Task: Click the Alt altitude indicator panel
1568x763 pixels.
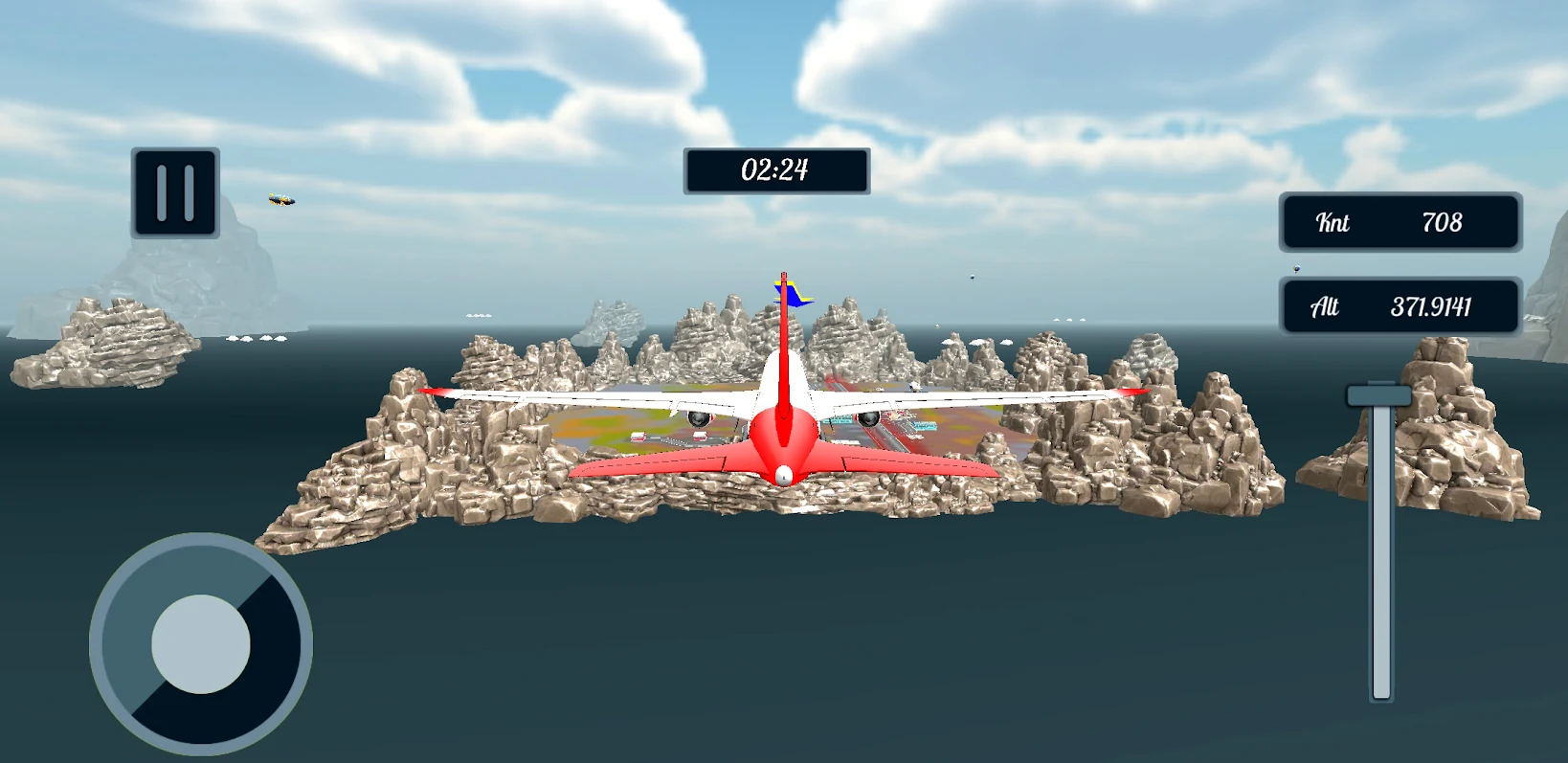Action: click(1400, 307)
